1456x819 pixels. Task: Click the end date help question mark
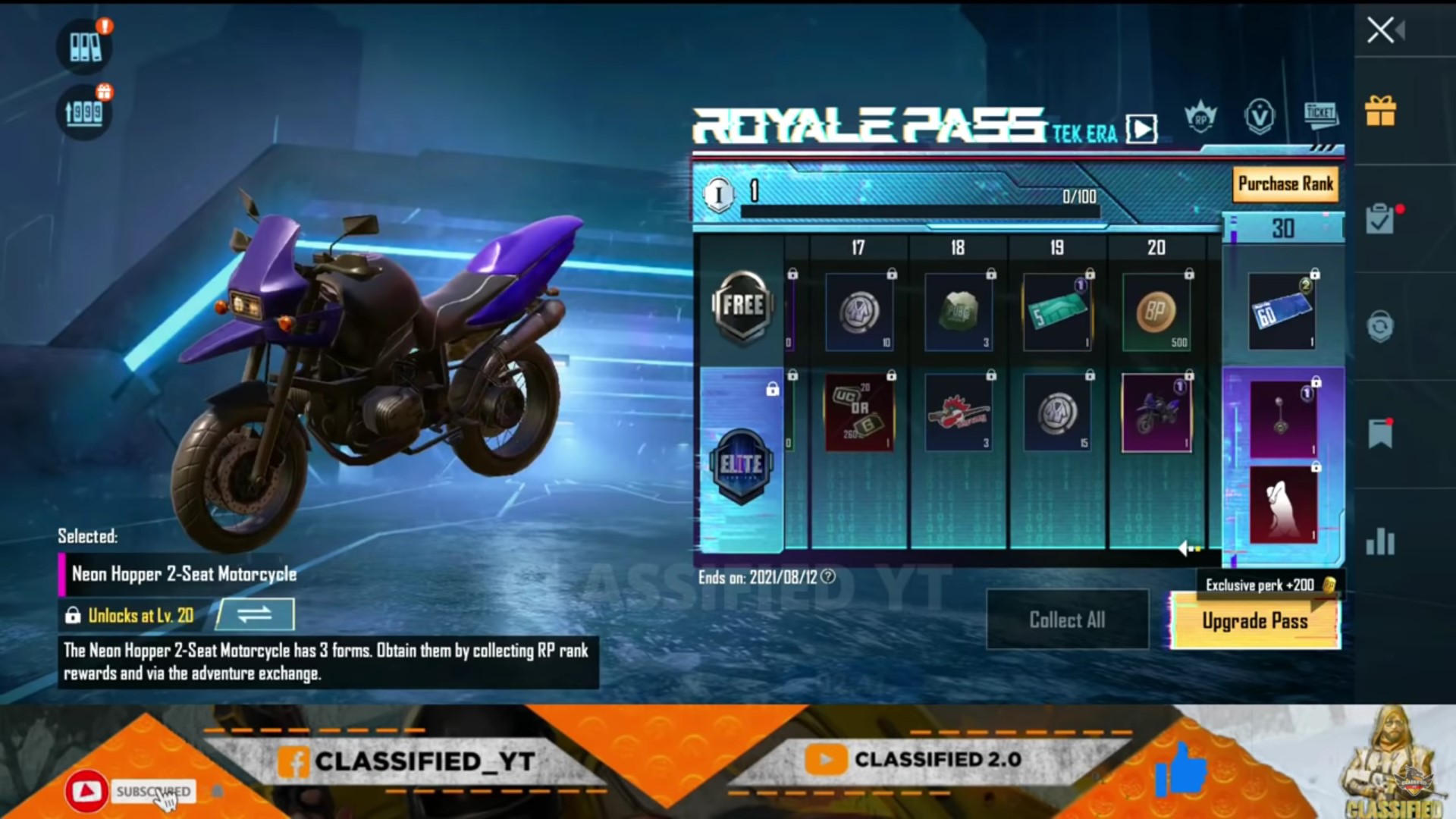828,577
